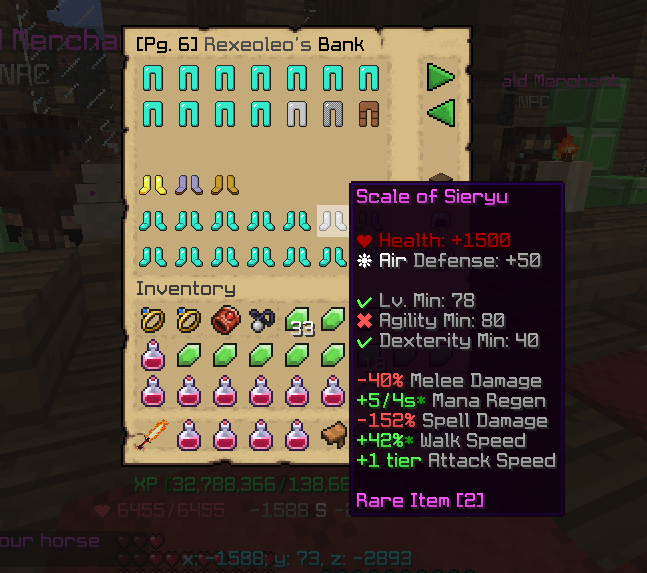The width and height of the screenshot is (647, 573).
Task: Grab the orange-gold boots
Action: point(225,184)
